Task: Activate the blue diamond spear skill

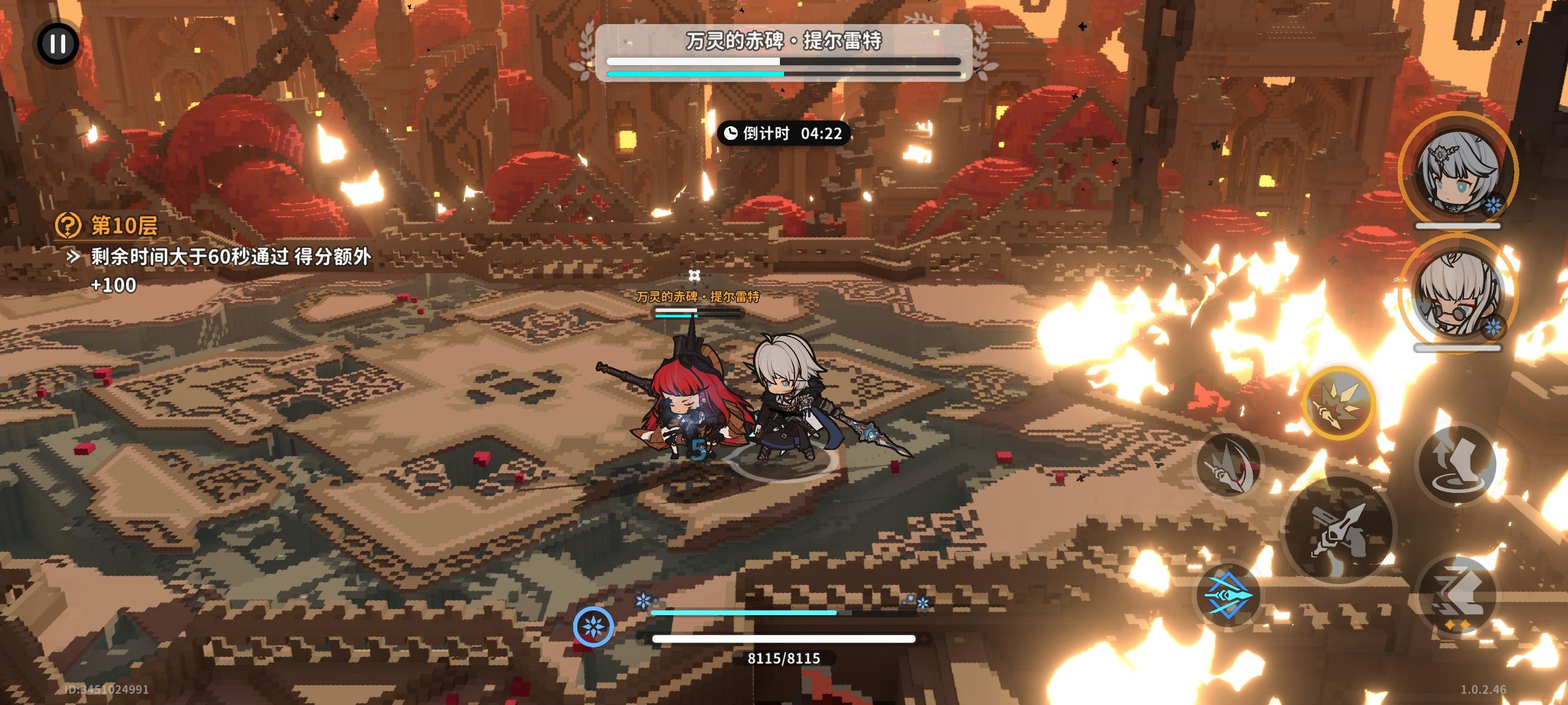Action: click(x=1228, y=595)
